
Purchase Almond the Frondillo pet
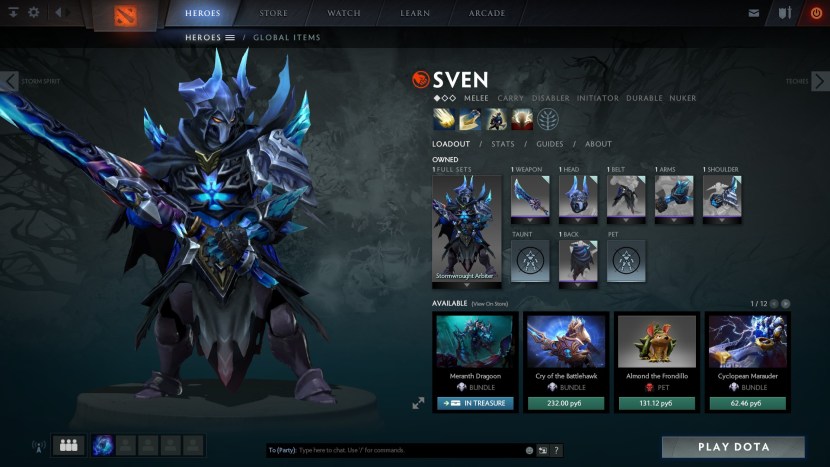pyautogui.click(x=656, y=403)
